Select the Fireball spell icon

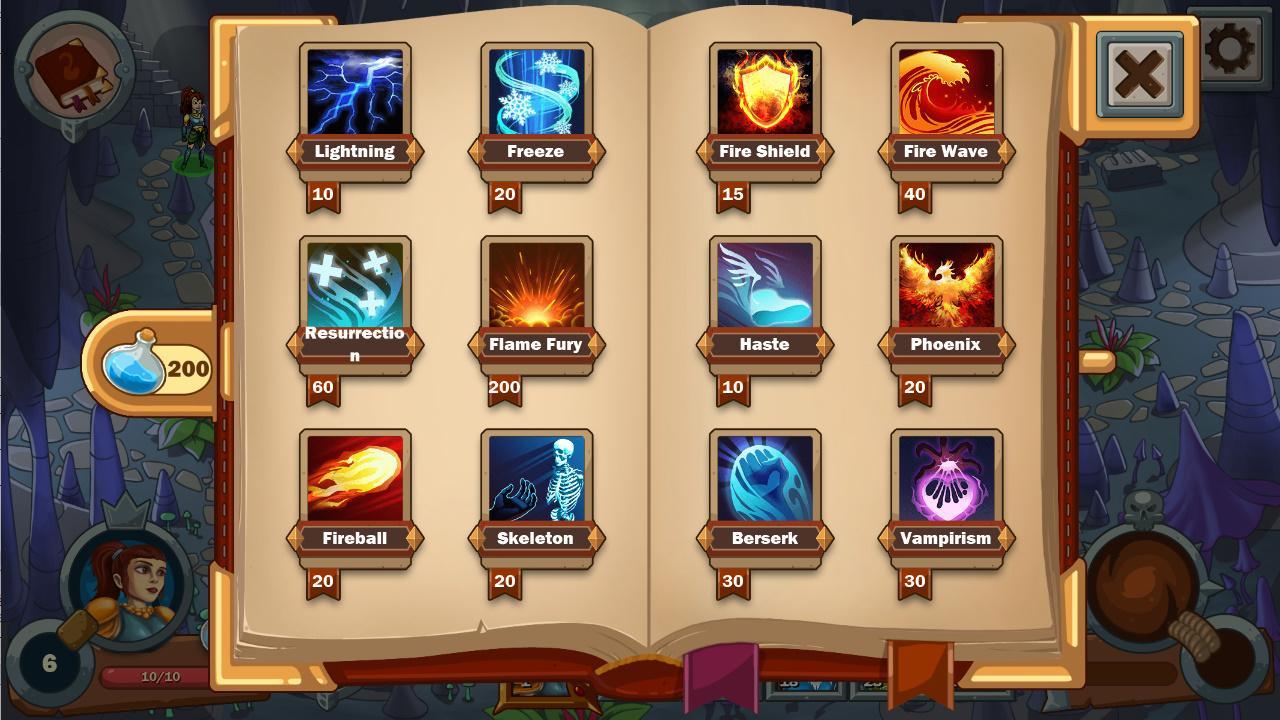(x=354, y=478)
